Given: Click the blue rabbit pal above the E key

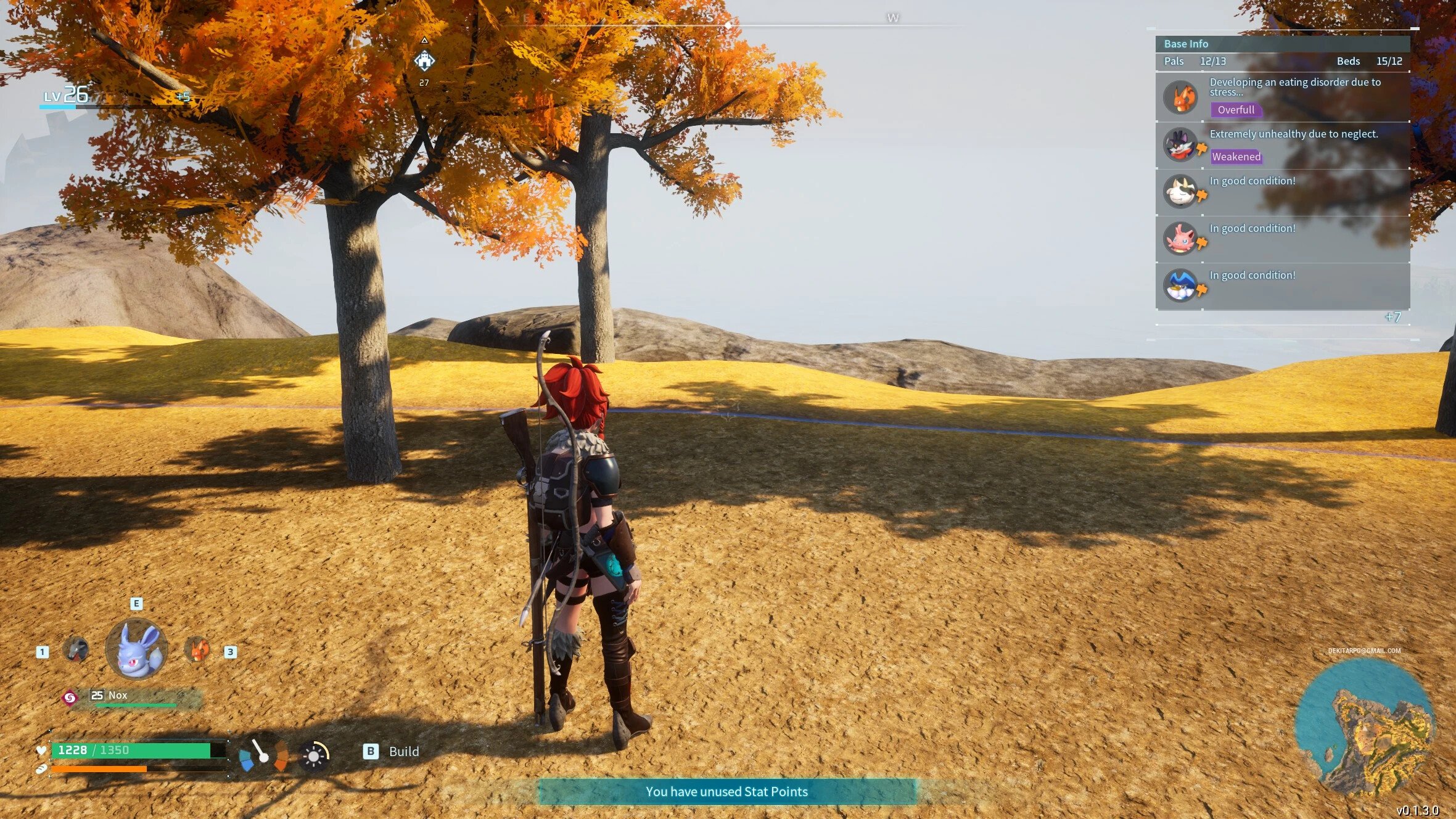Looking at the screenshot, I should (x=136, y=651).
